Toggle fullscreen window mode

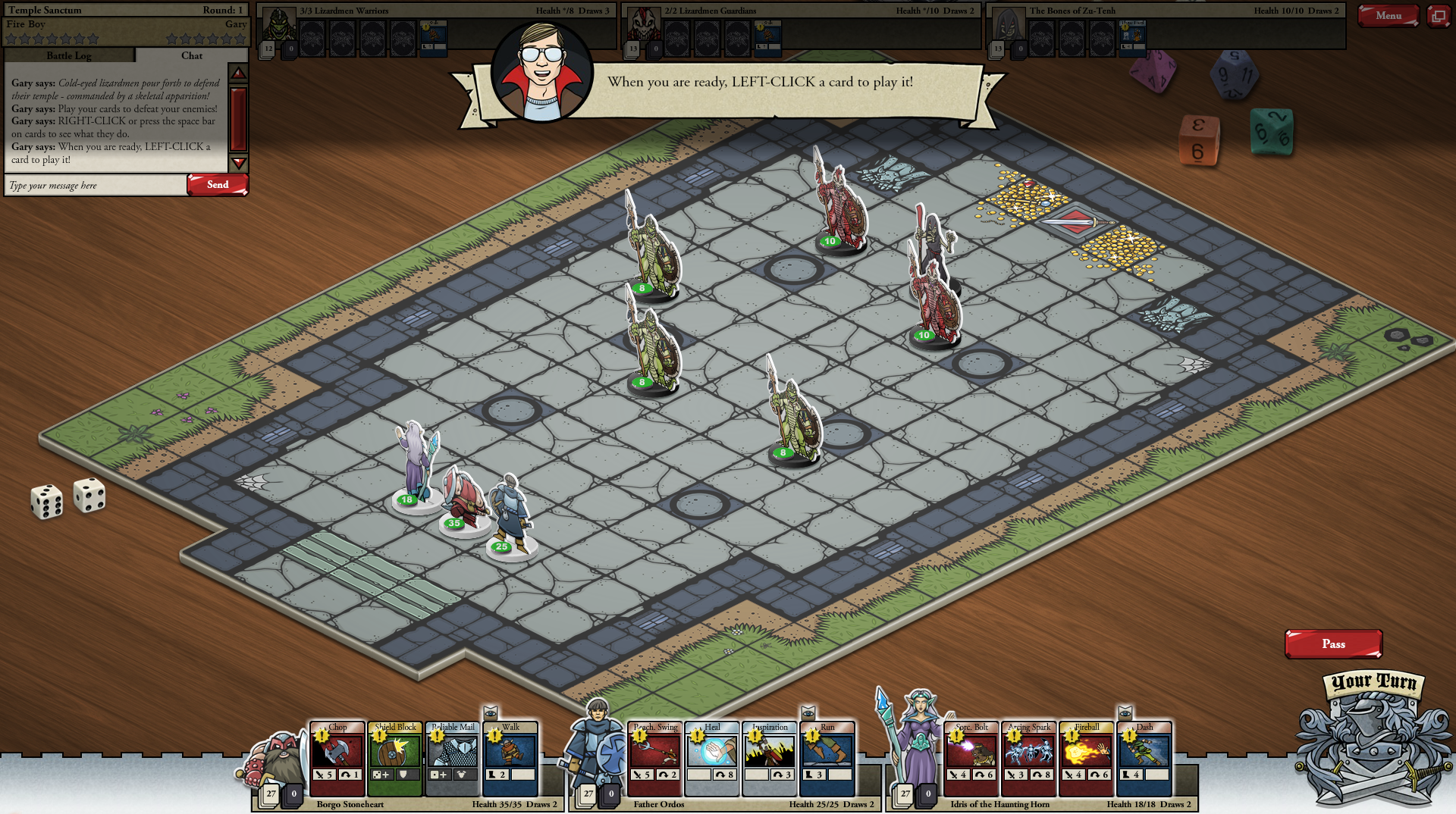click(x=1438, y=16)
